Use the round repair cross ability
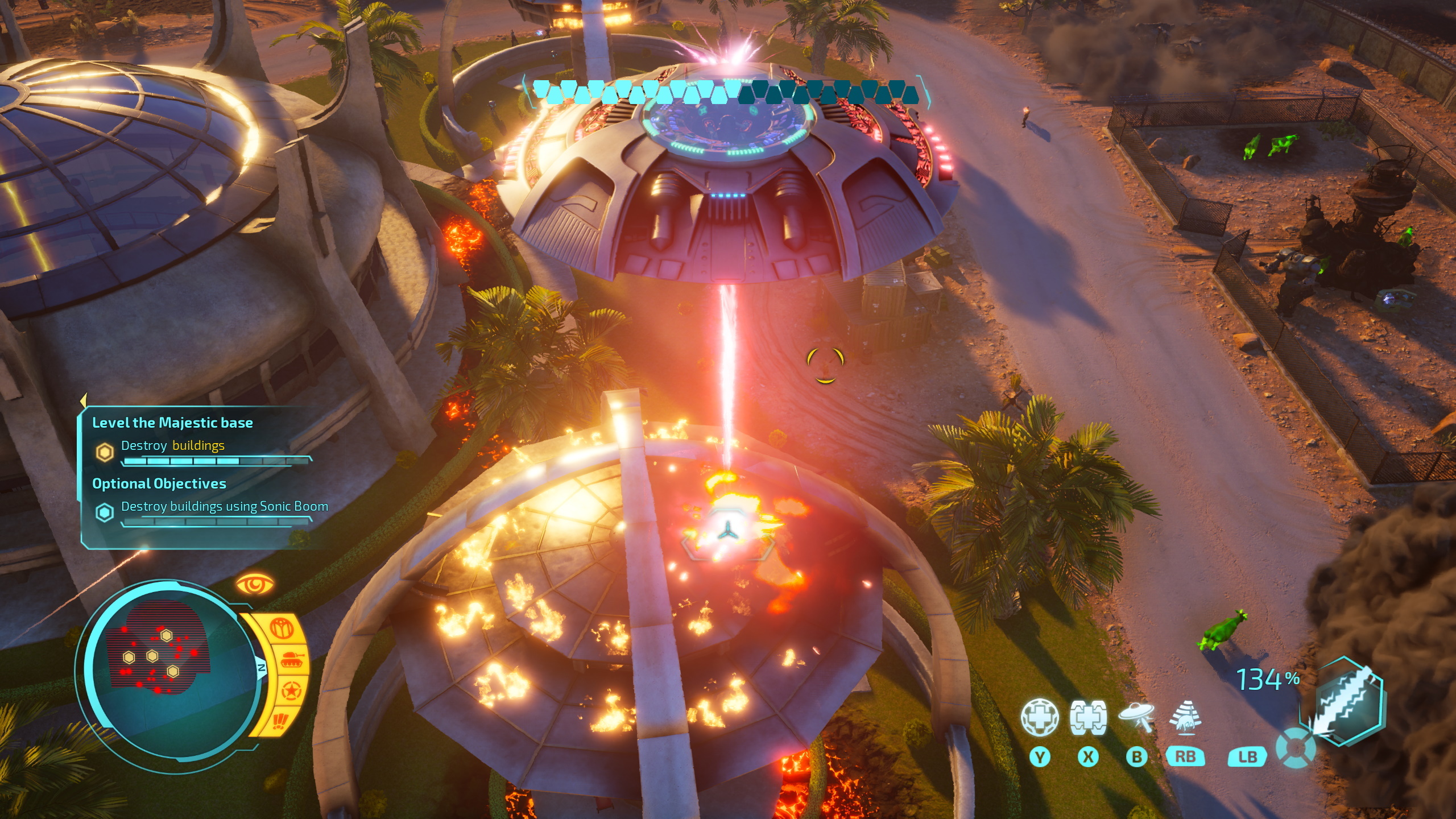The image size is (1456, 819). click(x=1039, y=717)
